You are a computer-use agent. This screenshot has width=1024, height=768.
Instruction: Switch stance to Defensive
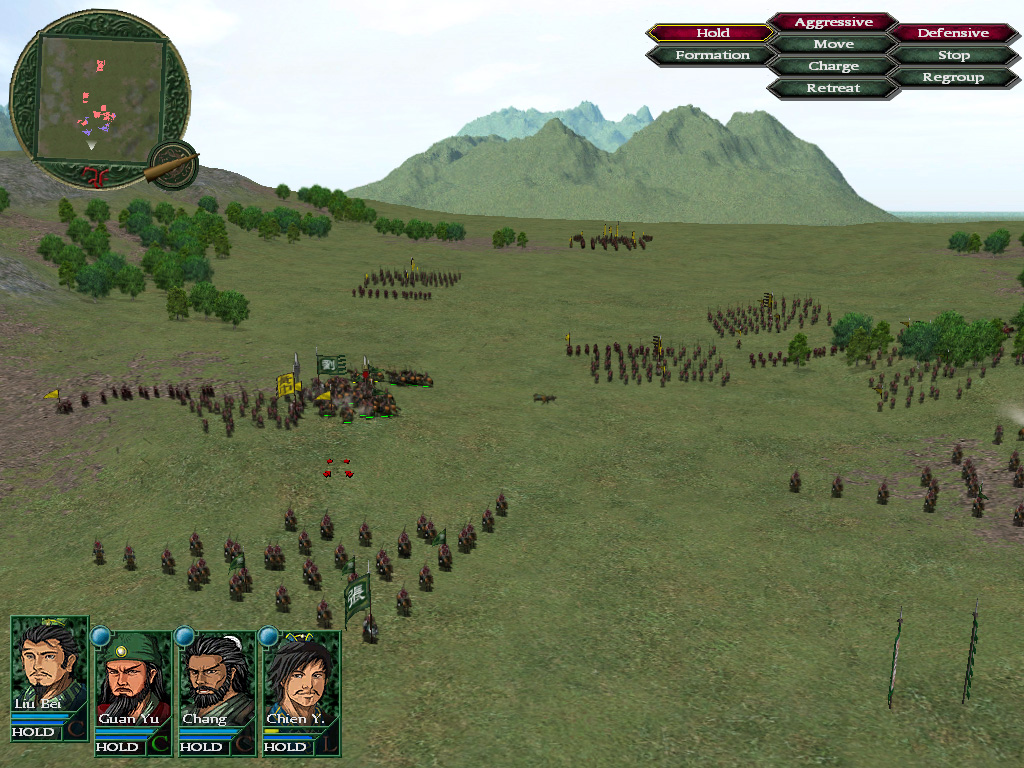tap(952, 33)
